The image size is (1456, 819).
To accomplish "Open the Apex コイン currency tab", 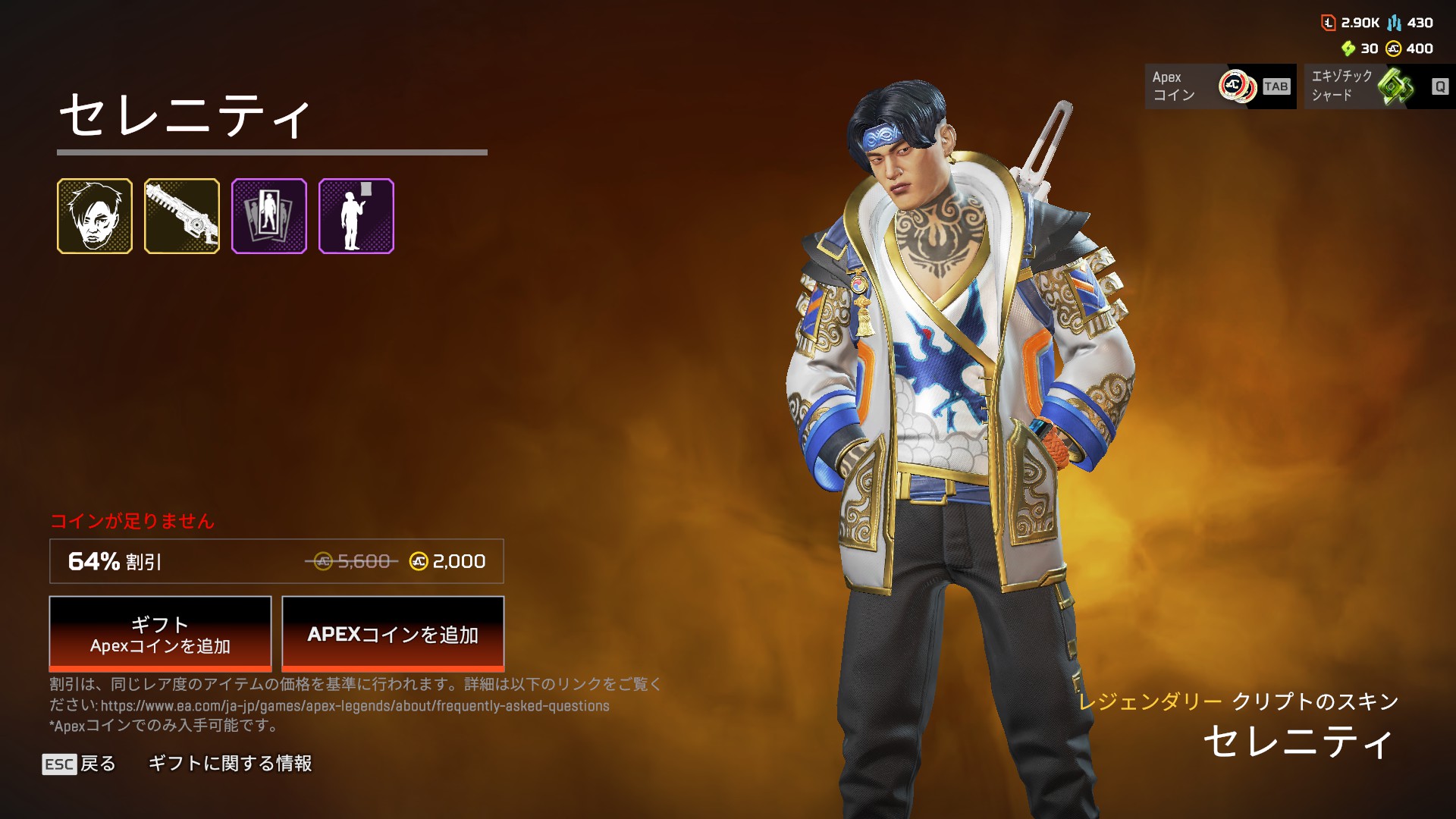I will click(1220, 86).
